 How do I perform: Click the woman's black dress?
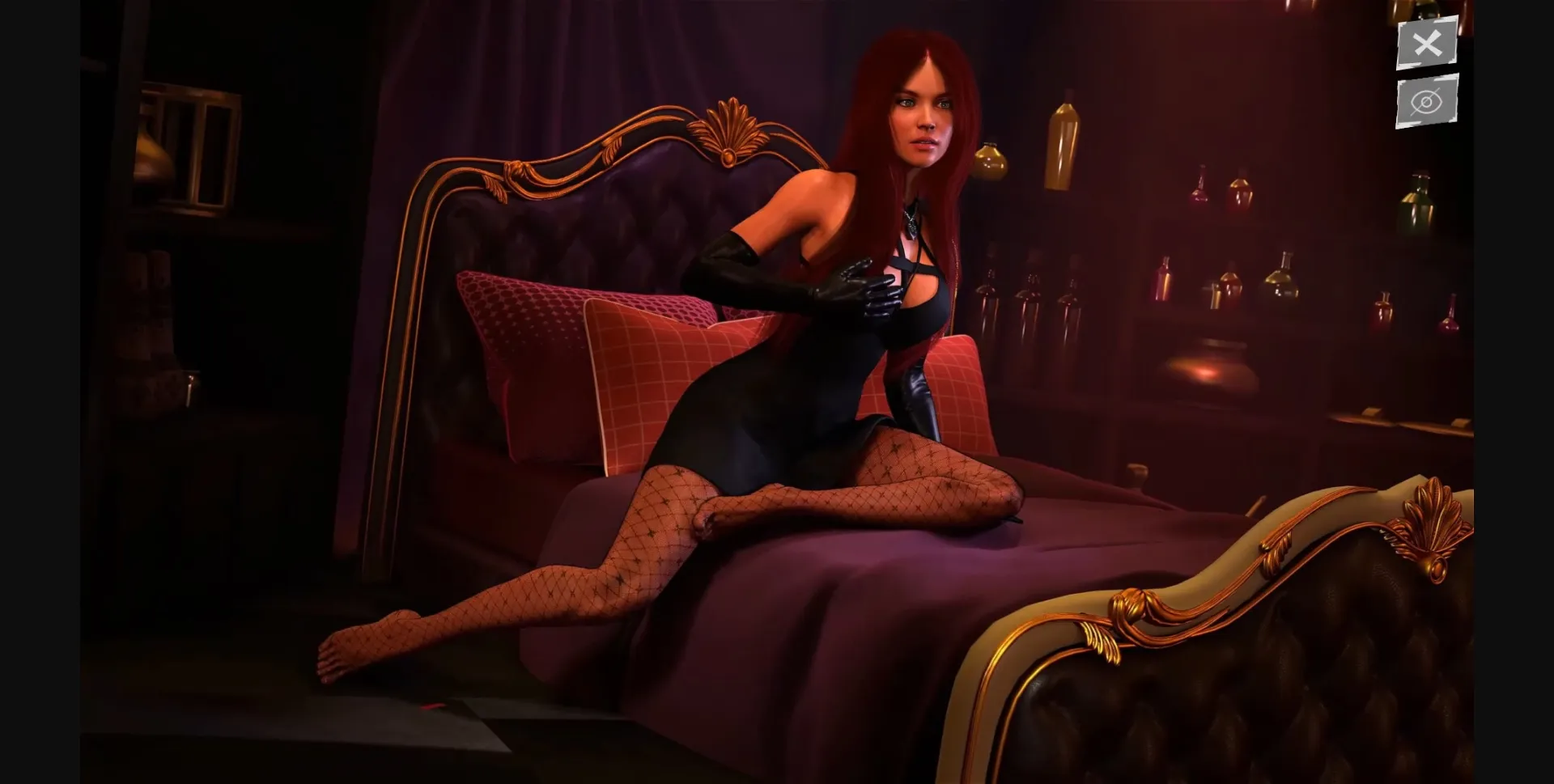coord(809,388)
